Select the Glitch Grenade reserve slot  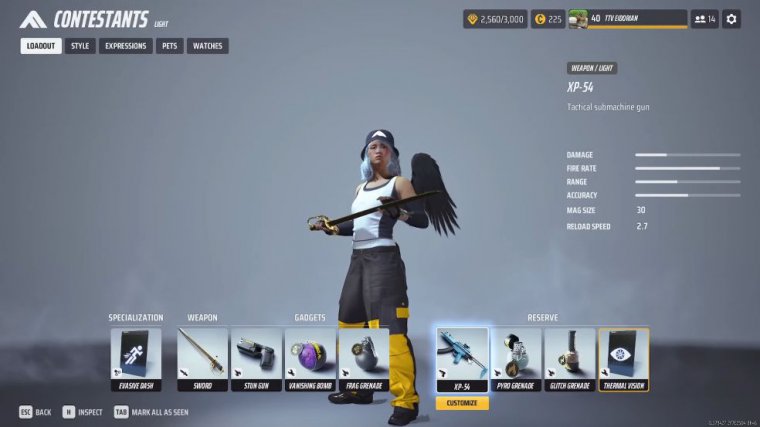click(x=570, y=360)
